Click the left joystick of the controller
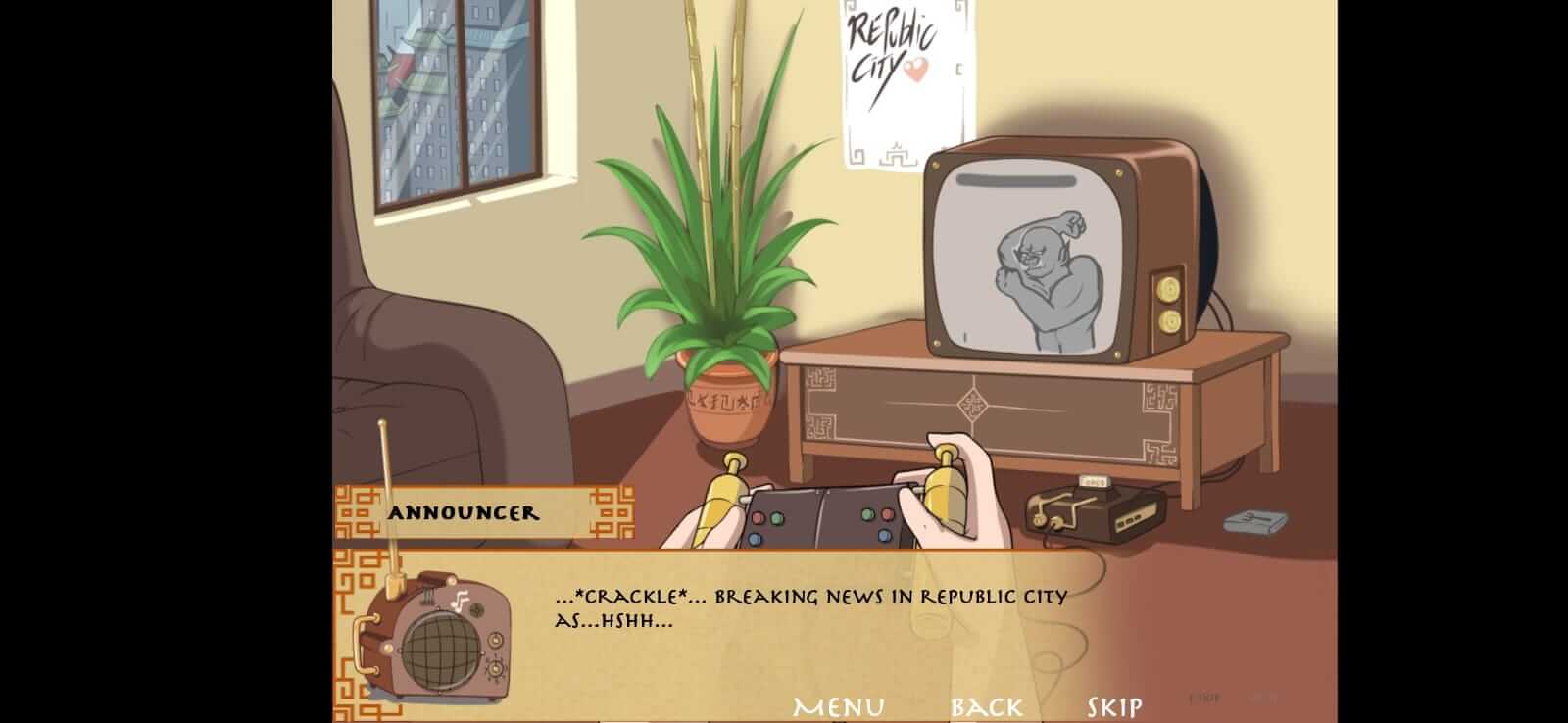The image size is (1568, 723). [725, 485]
